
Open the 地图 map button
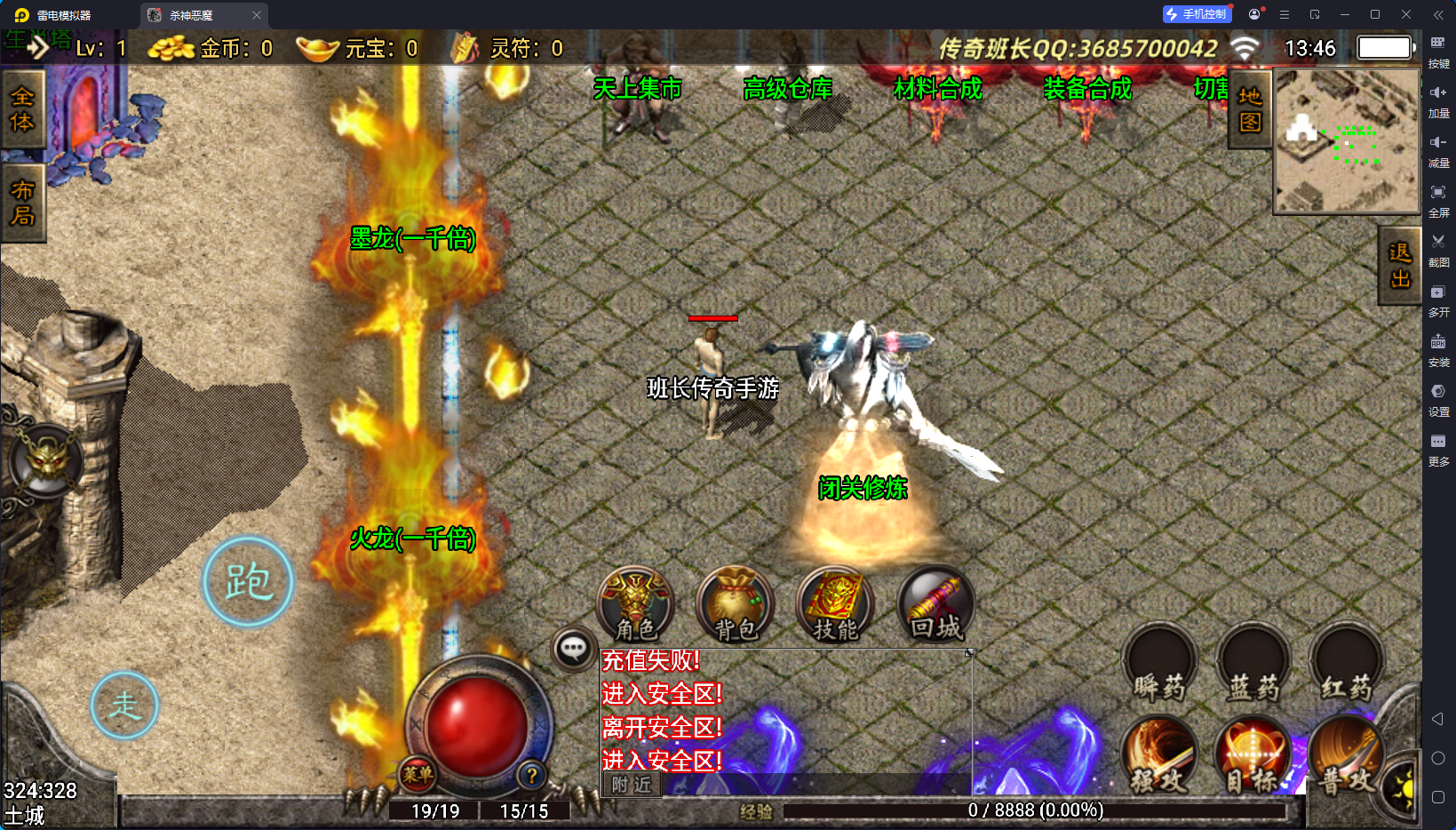1250,109
